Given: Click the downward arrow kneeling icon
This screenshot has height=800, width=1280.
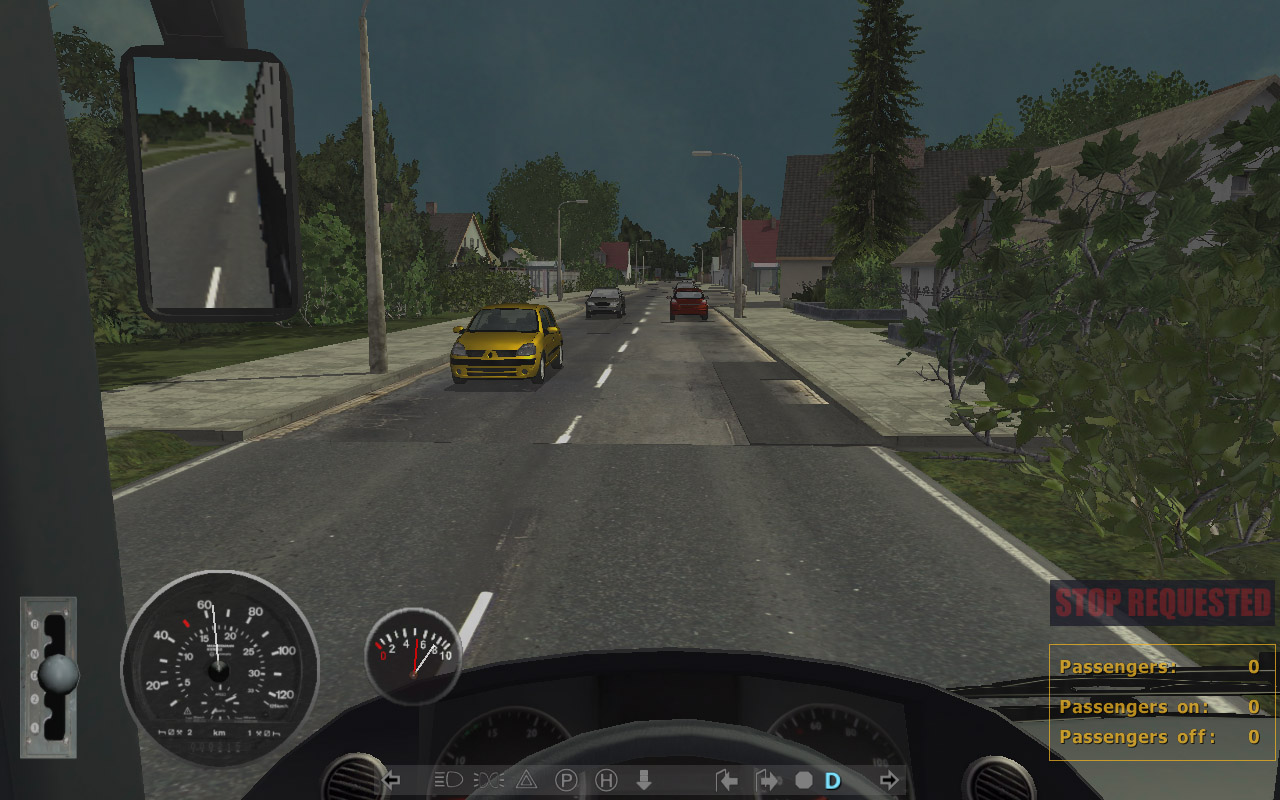Looking at the screenshot, I should click(644, 780).
